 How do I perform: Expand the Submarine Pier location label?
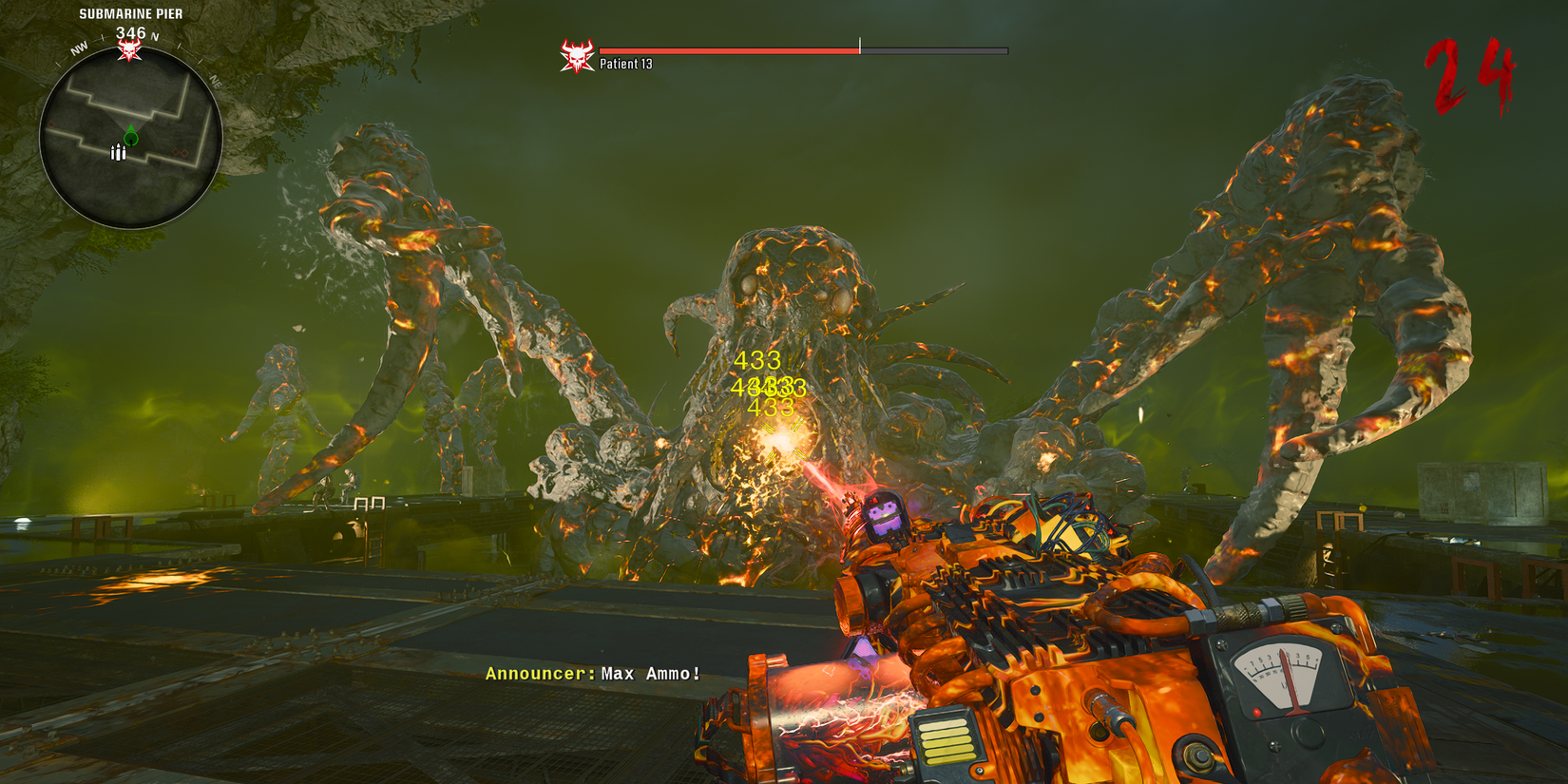[130, 13]
